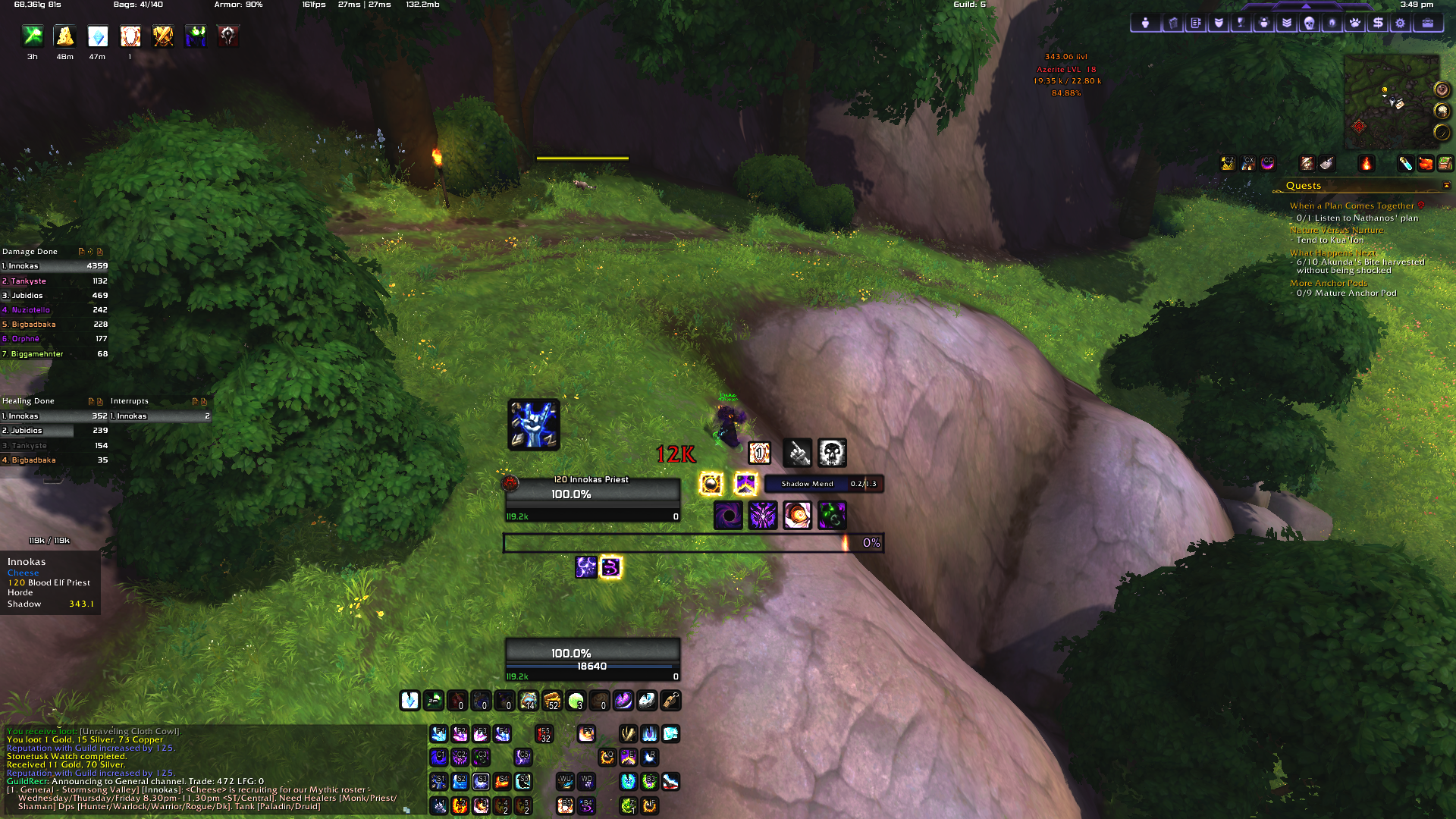Open the character info micro menu button
1456x819 pixels.
(1145, 24)
